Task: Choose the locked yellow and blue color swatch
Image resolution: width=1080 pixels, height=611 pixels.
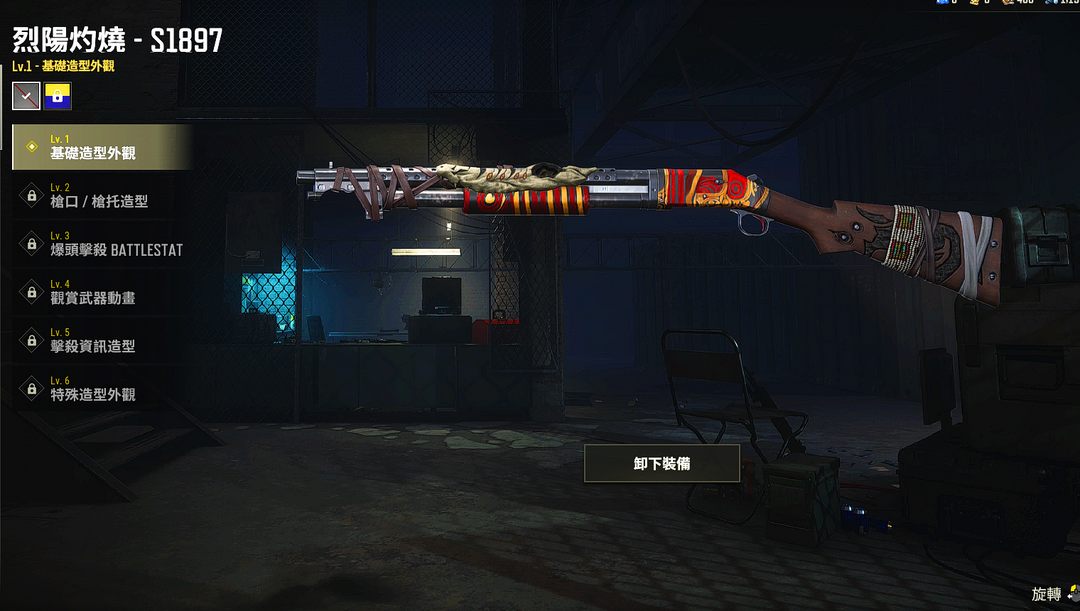Action: click(x=58, y=96)
